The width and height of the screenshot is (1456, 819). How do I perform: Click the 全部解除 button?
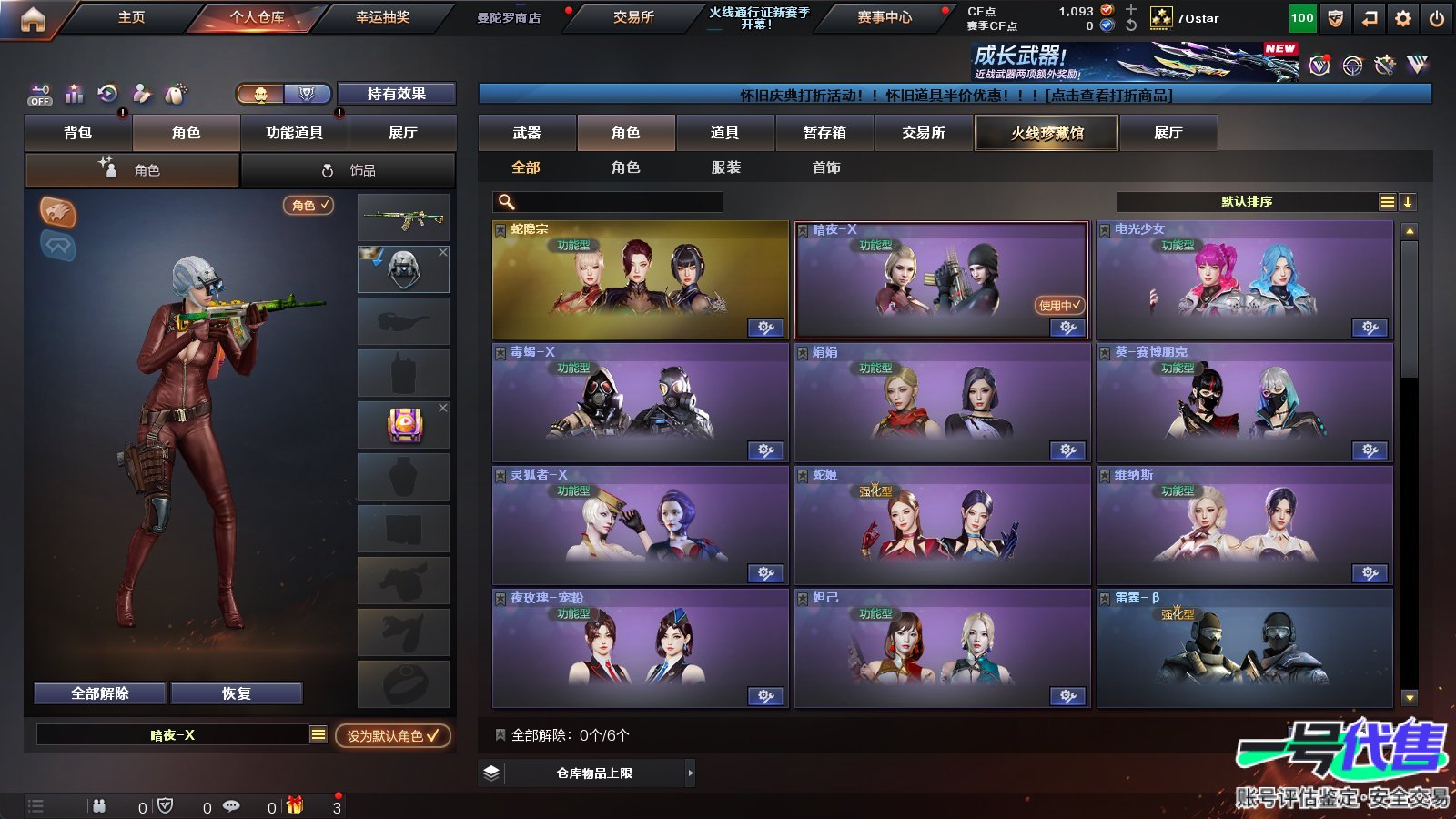[98, 693]
